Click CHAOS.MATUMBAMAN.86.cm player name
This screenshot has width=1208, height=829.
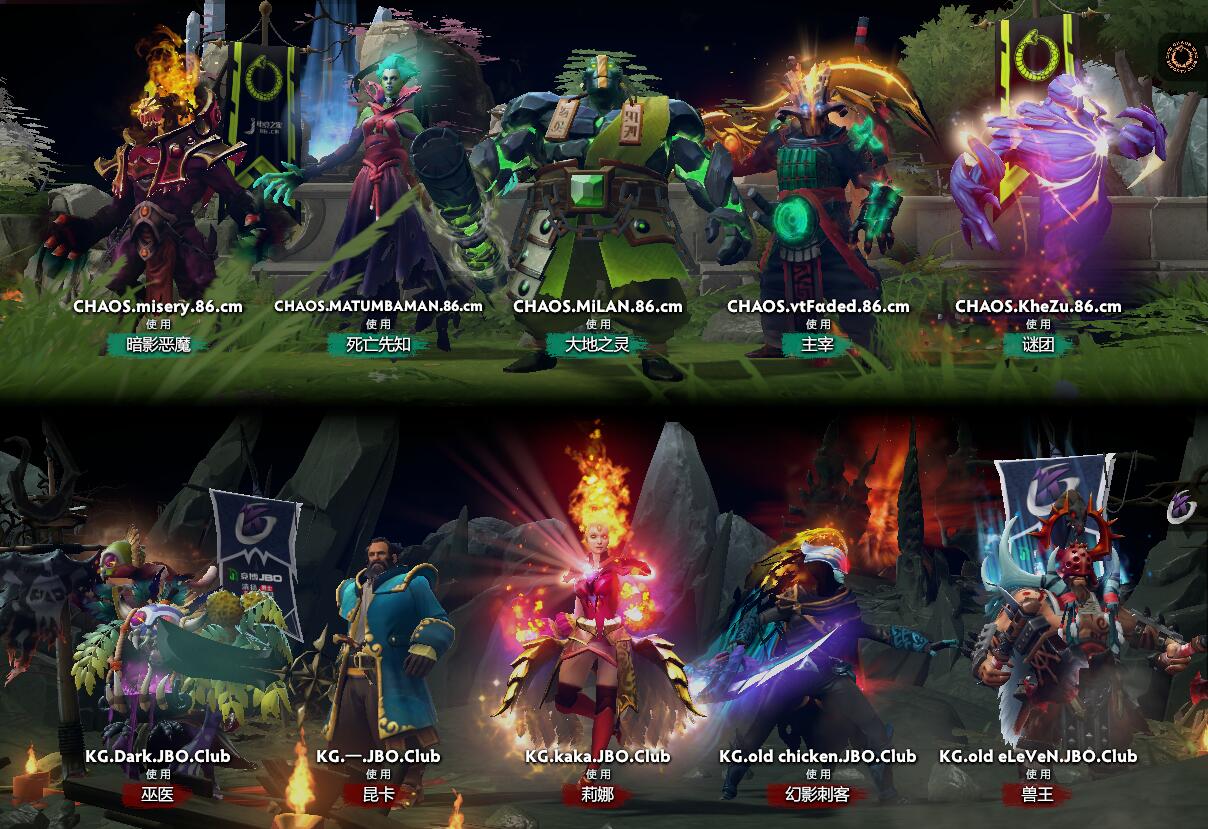(x=378, y=306)
